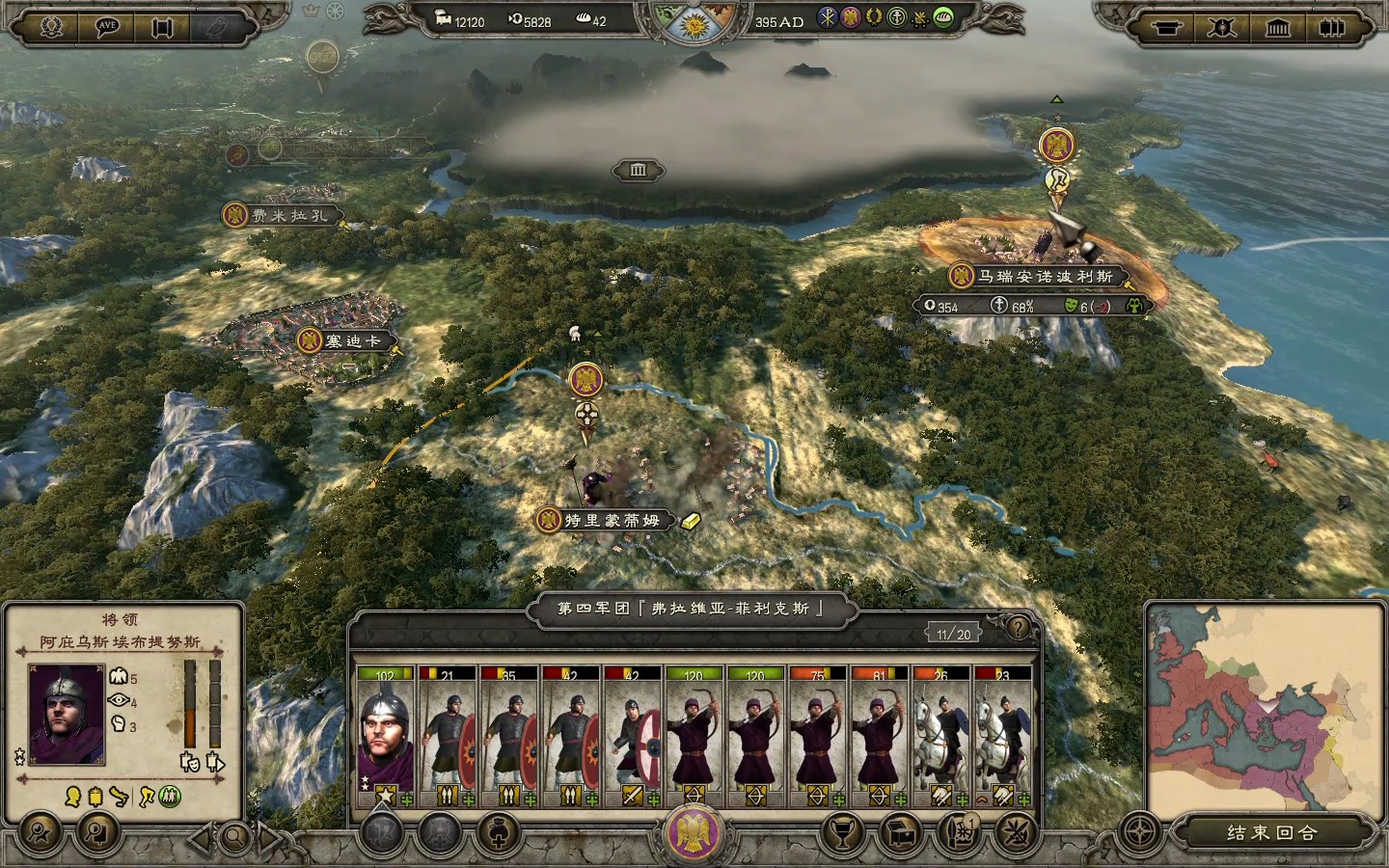Open the laurel wreath menu button
Image resolution: width=1389 pixels, height=868 pixels.
pyautogui.click(x=51, y=27)
